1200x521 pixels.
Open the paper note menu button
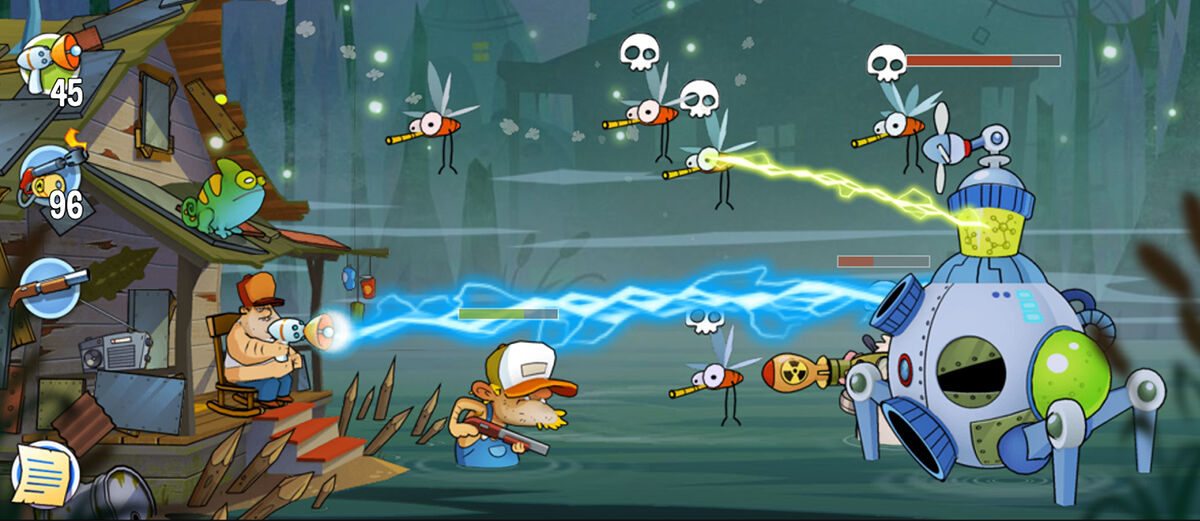(45, 474)
